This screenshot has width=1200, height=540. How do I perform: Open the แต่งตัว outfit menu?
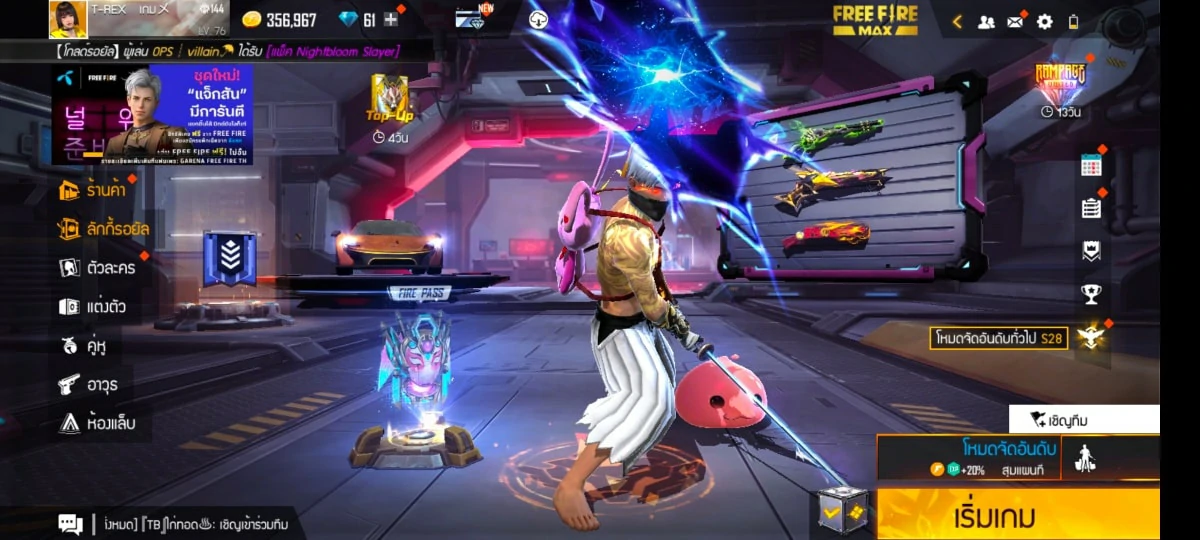pos(92,307)
